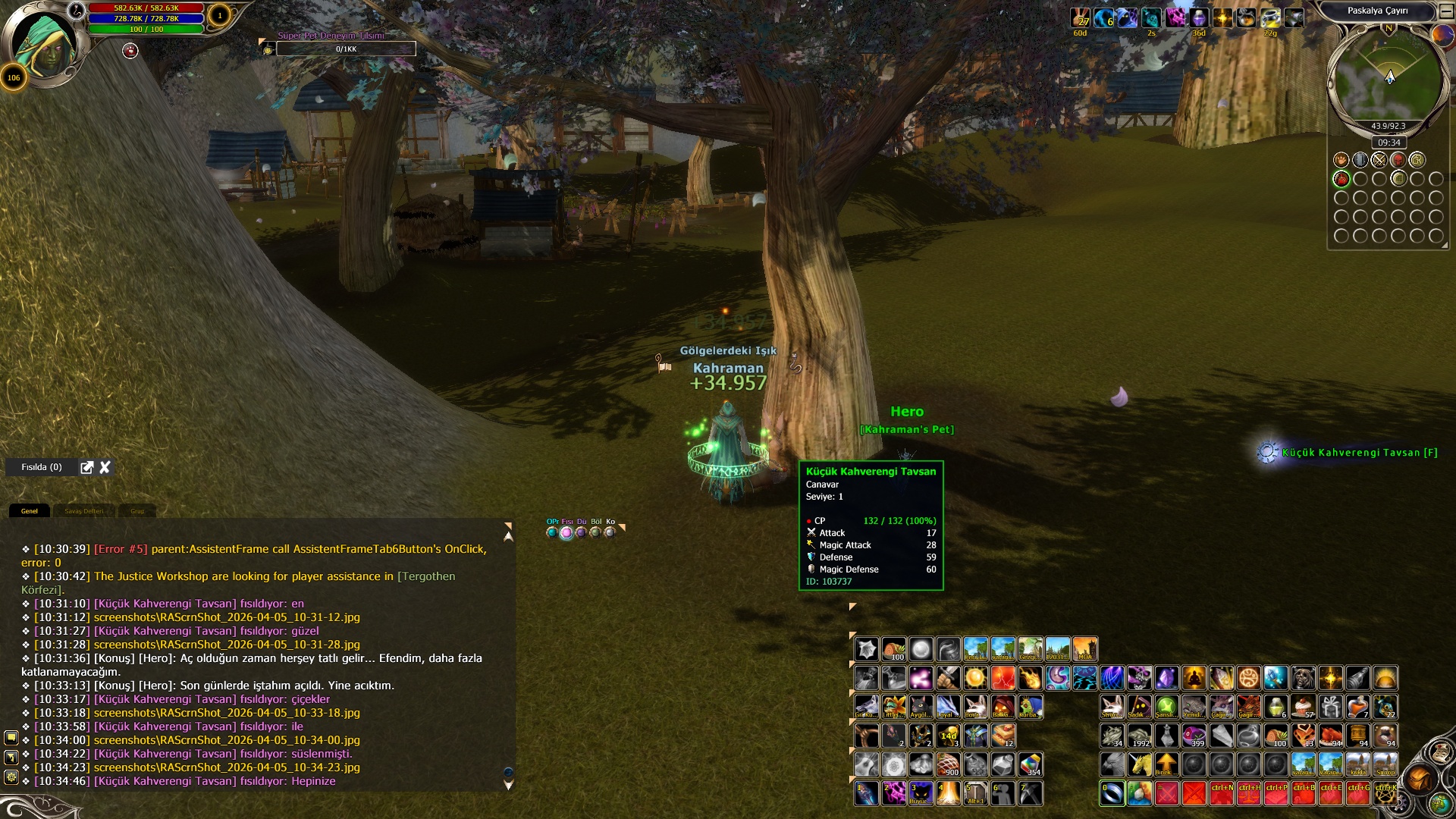Screen dimensions: 1456x819
Task: Summon the golden unicorn mount
Action: click(x=1139, y=764)
